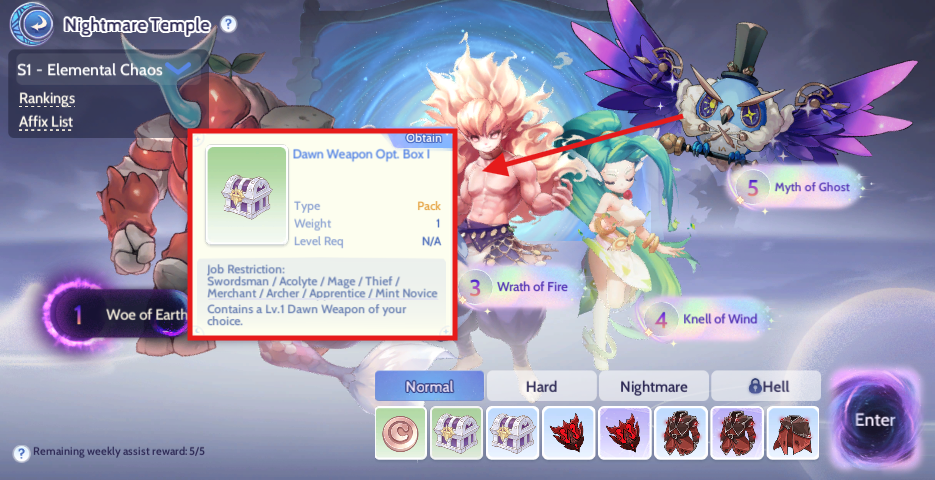This screenshot has width=935, height=480.
Task: Switch to Normal difficulty
Action: [x=429, y=386]
